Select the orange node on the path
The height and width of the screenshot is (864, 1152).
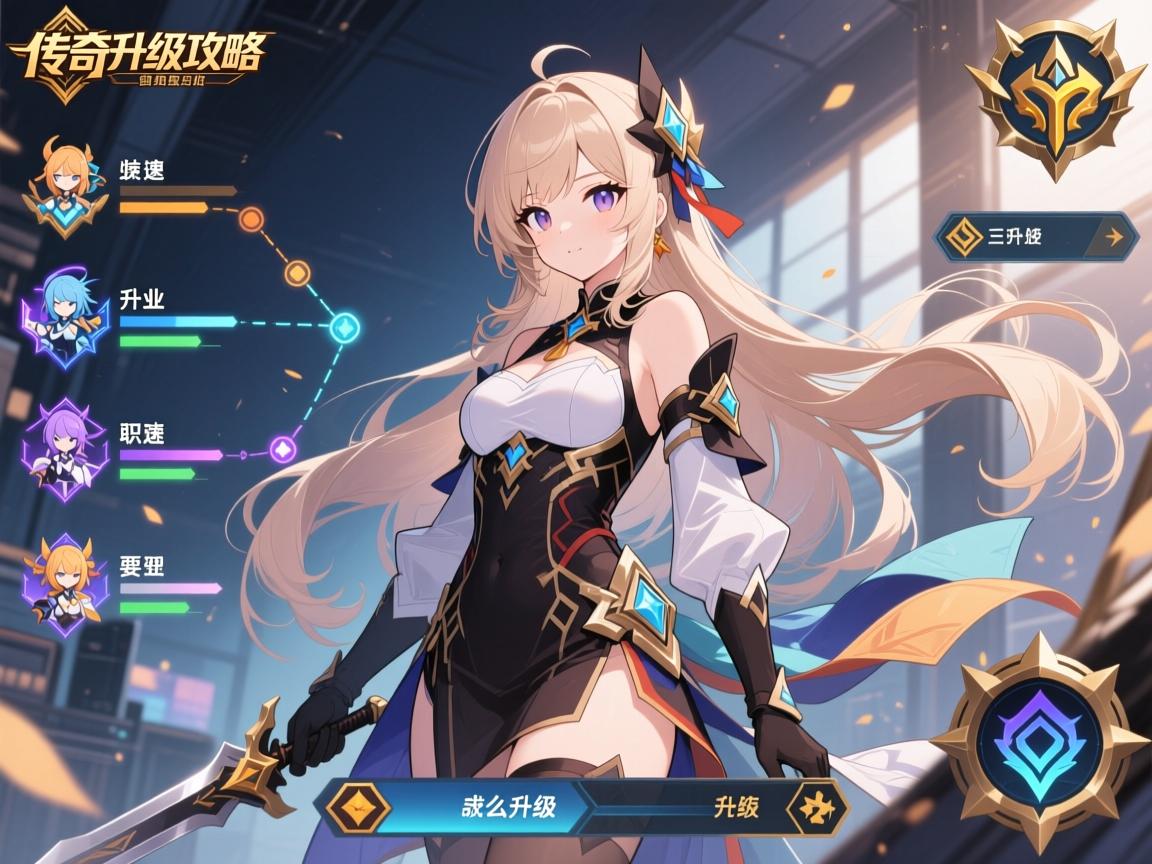(252, 218)
